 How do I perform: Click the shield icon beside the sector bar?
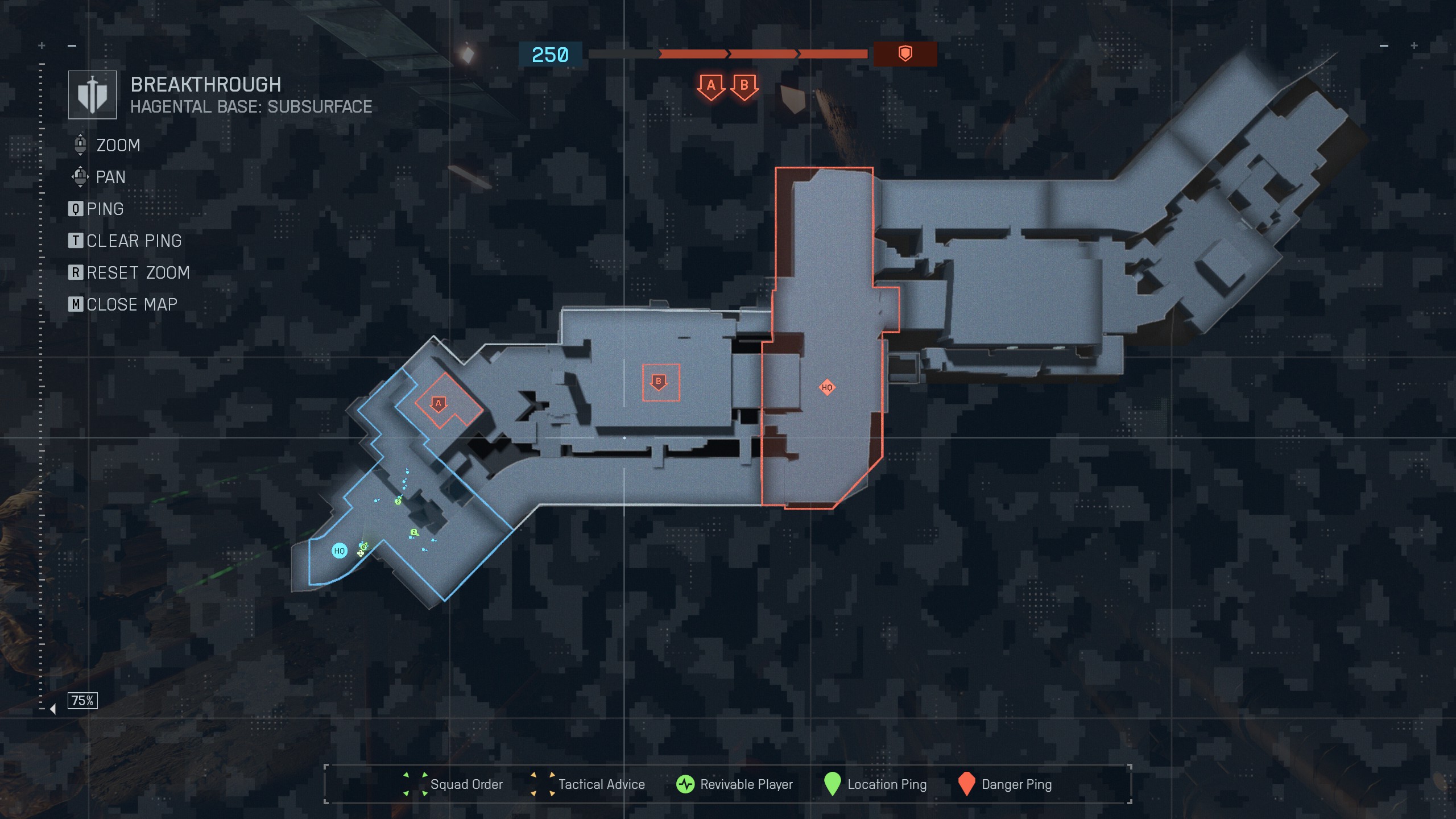pos(905,53)
